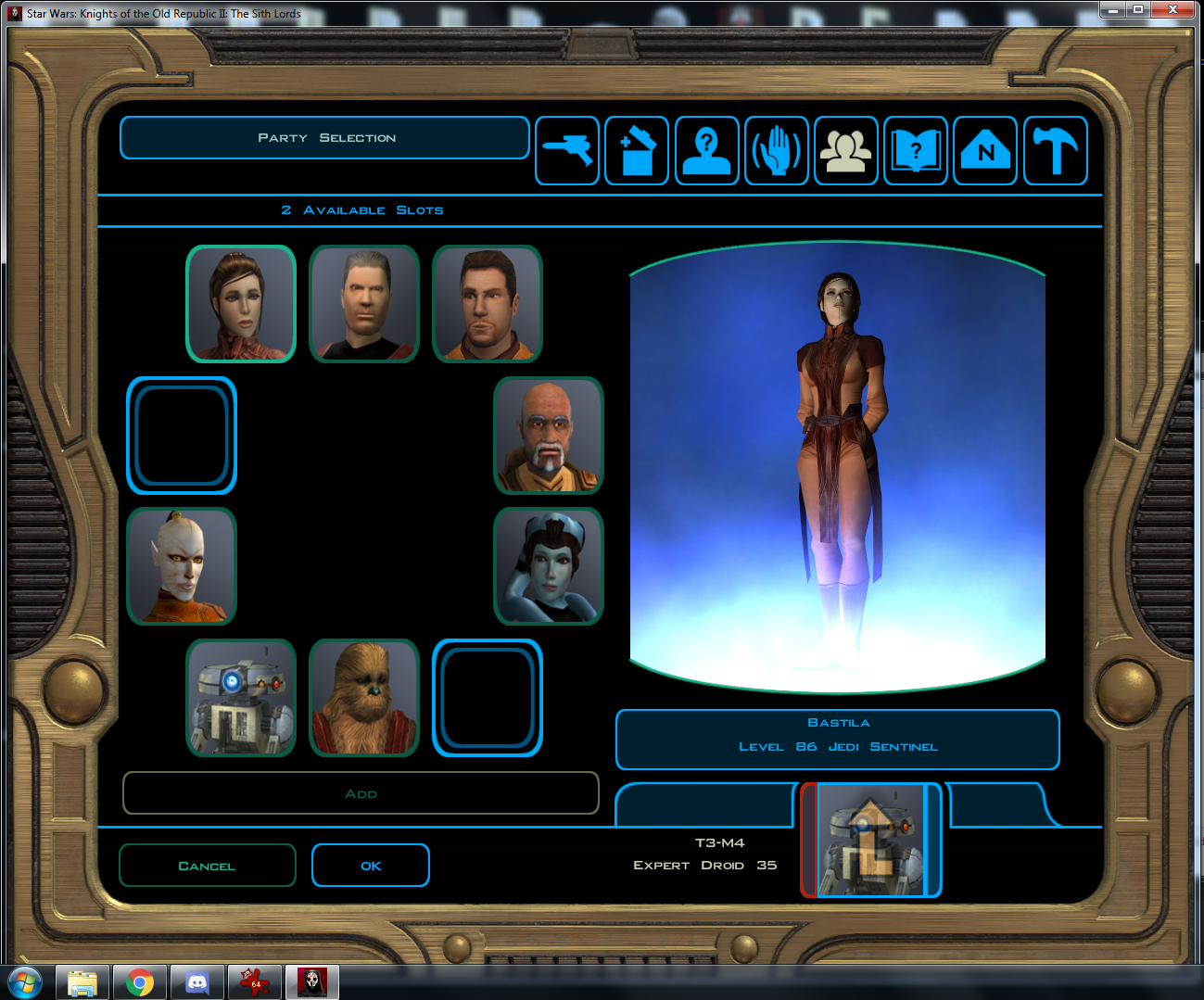Choose the pale white-skinned alien portrait
Image resolution: width=1204 pixels, height=1000 pixels.
182,566
